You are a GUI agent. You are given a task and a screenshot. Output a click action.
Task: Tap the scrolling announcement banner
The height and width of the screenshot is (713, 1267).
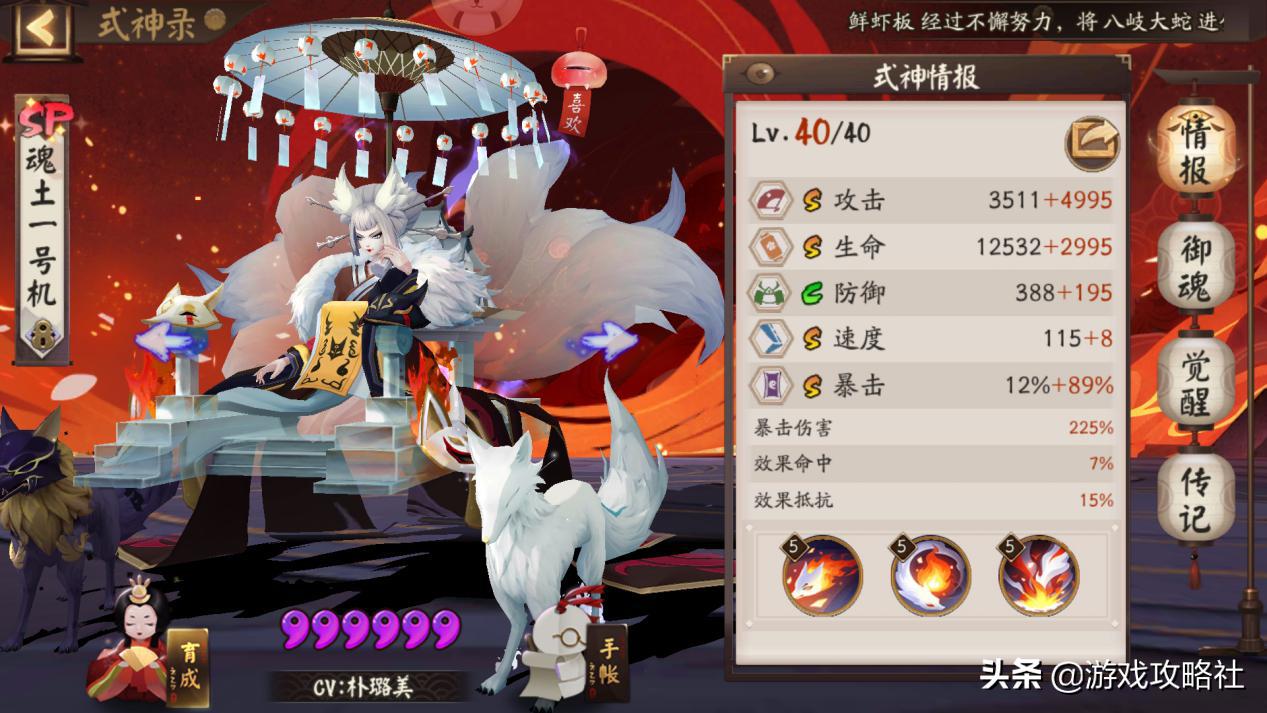point(1040,22)
